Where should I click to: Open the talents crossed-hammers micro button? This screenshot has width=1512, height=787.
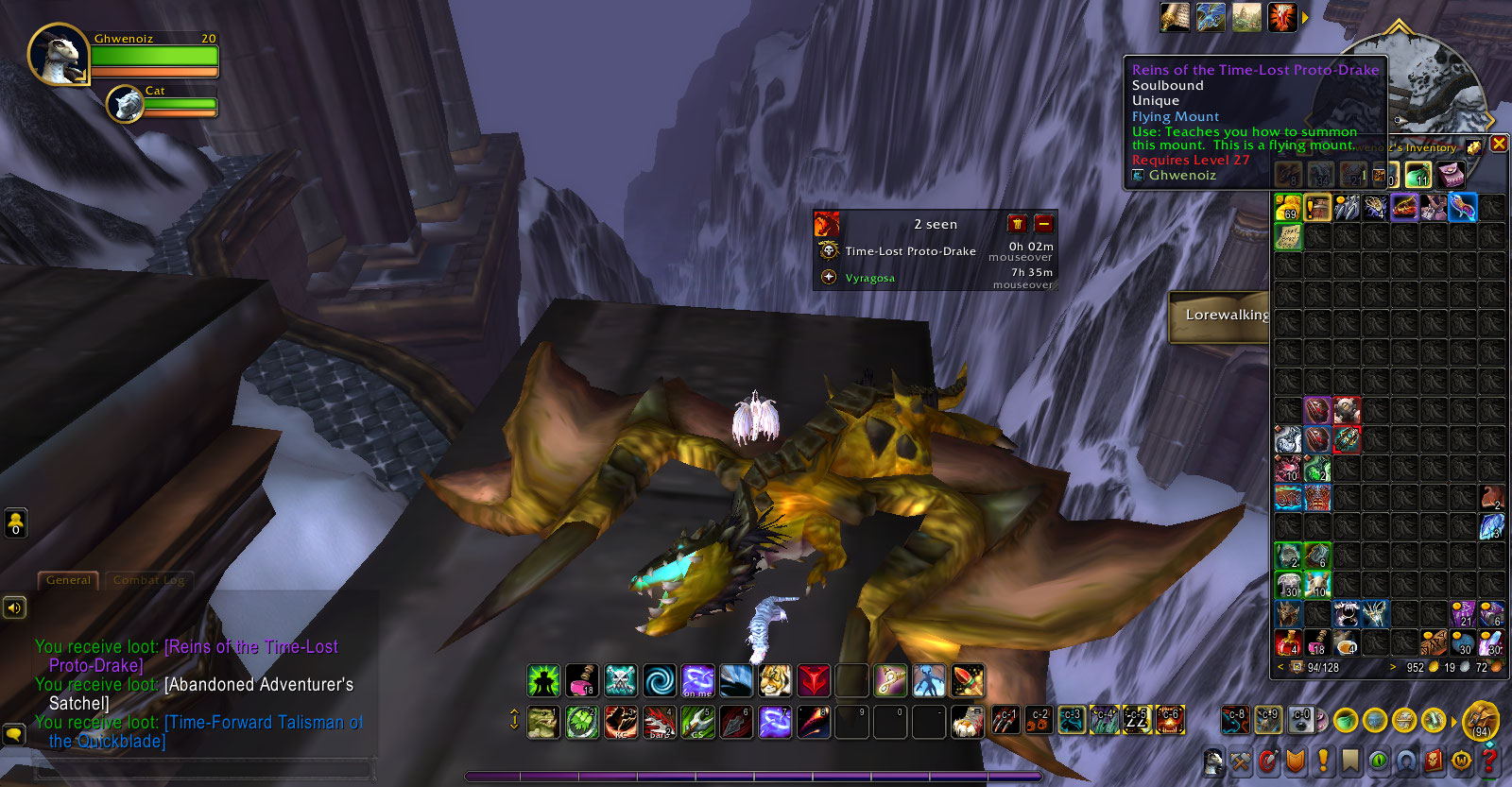click(1241, 761)
